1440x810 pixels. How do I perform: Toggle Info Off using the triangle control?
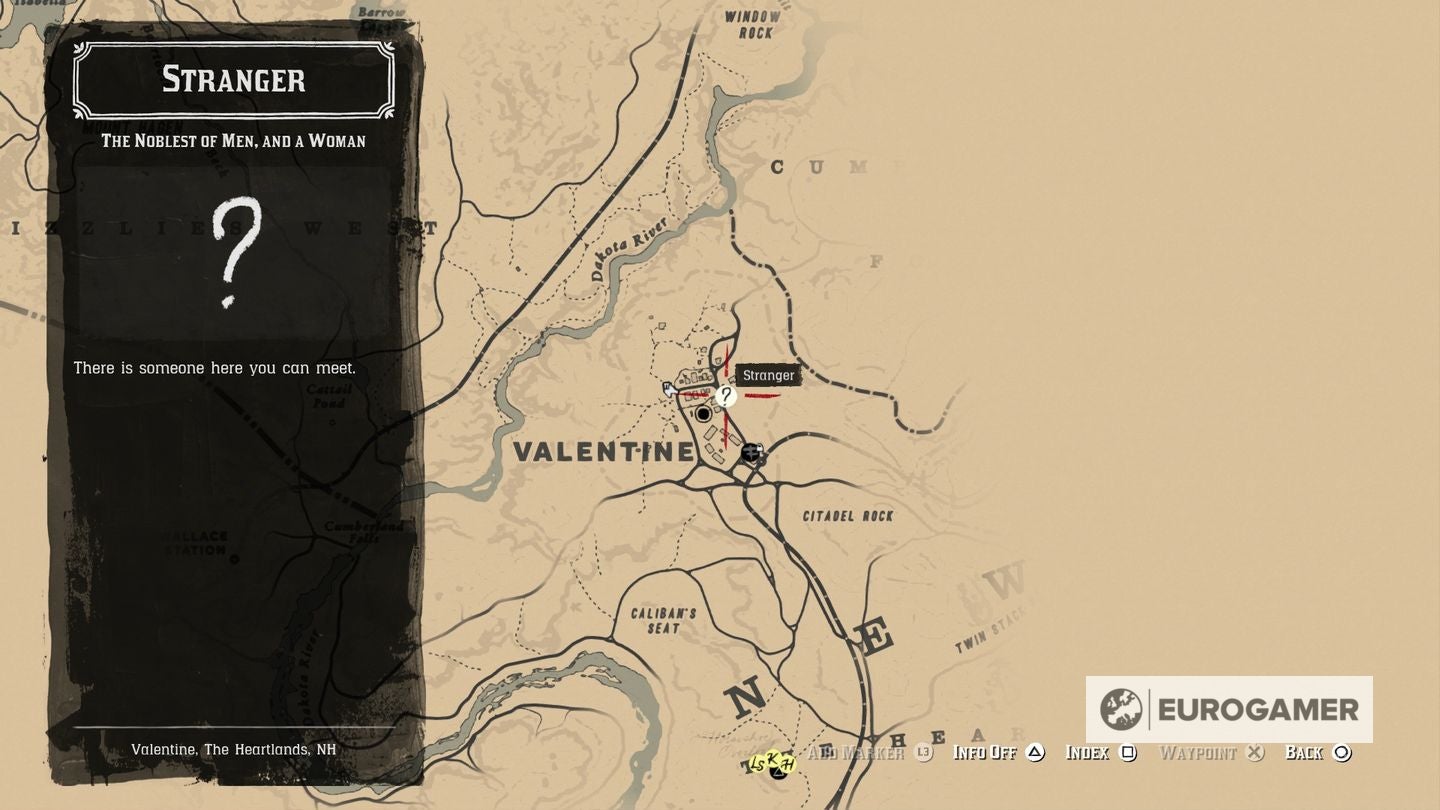click(1034, 752)
